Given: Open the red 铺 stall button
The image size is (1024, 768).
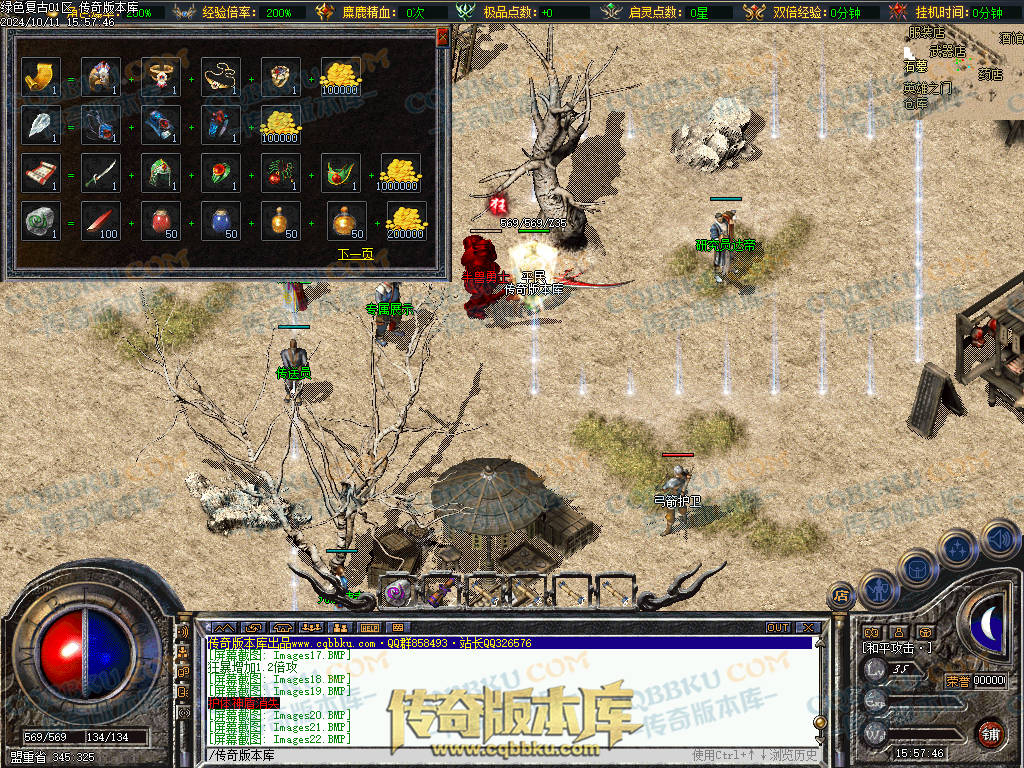Looking at the screenshot, I should [990, 733].
